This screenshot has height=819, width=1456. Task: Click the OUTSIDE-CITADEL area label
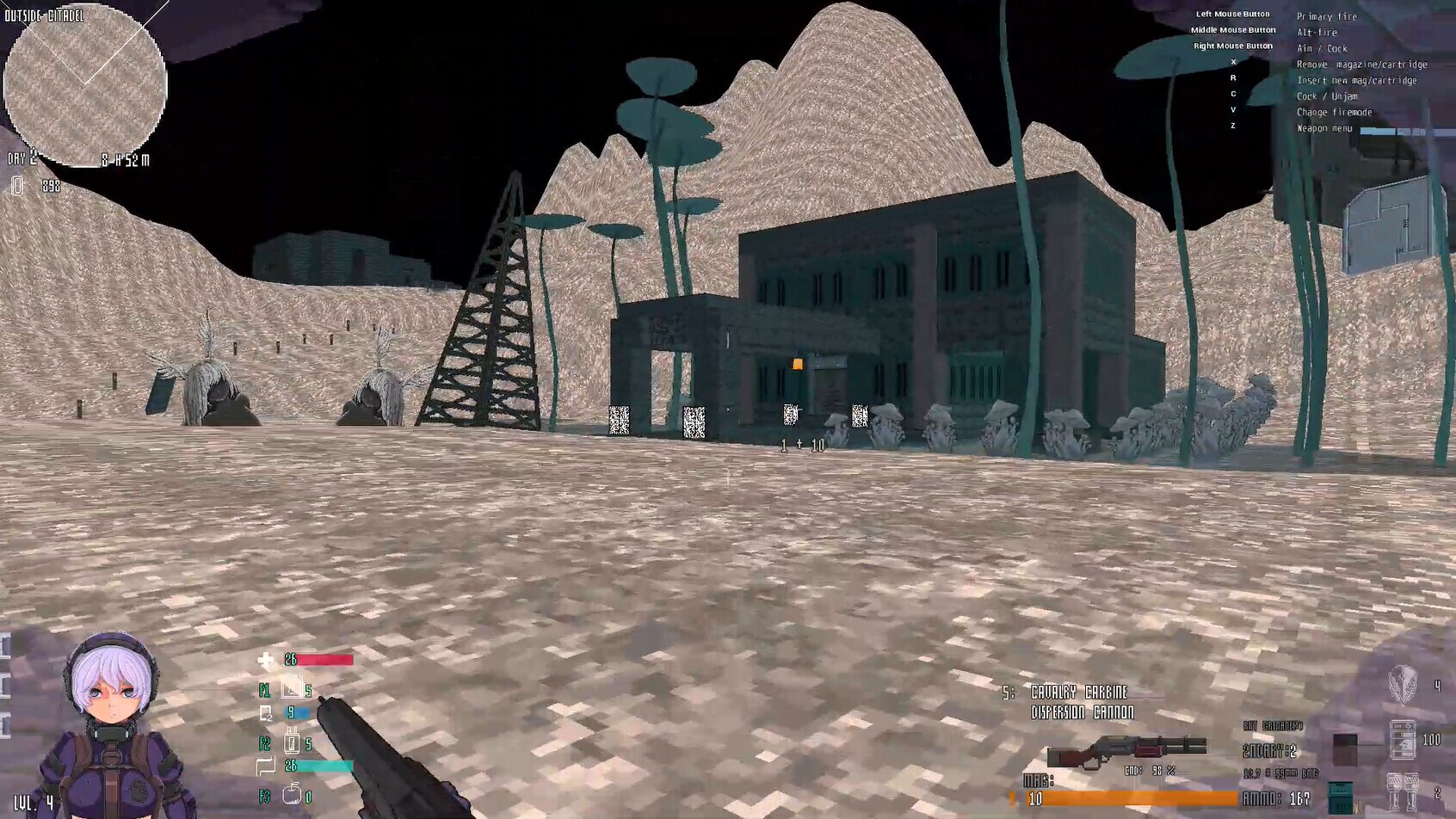point(45,14)
